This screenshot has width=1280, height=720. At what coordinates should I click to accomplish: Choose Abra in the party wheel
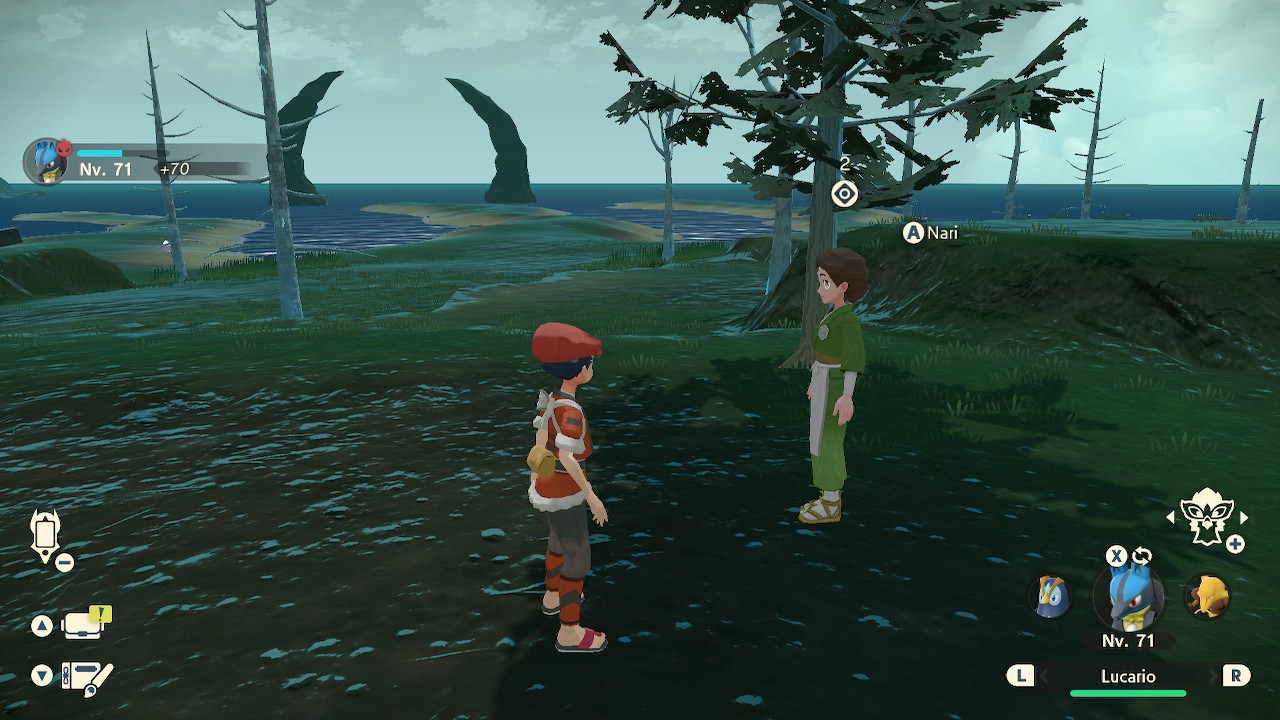(1207, 597)
